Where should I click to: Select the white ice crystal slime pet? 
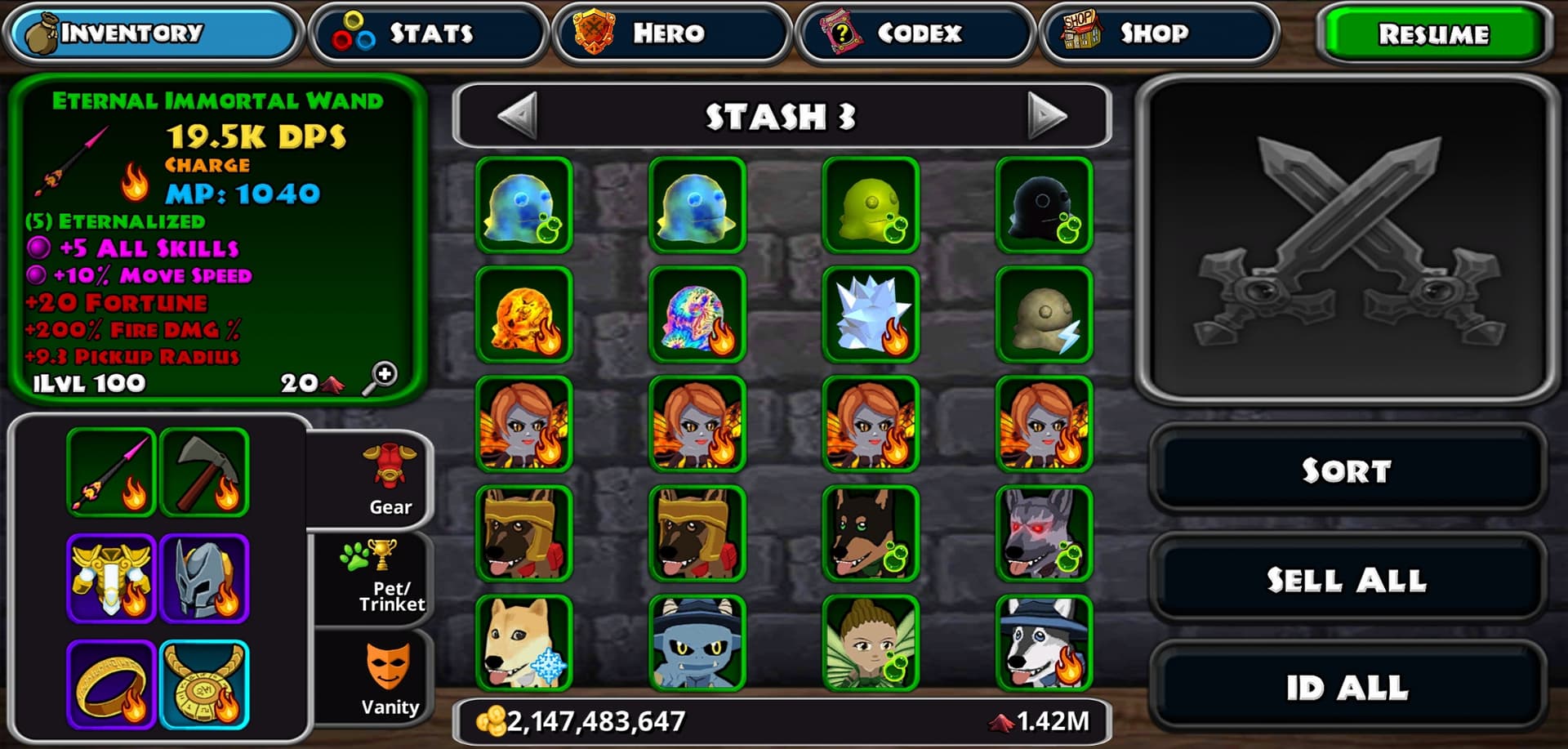click(871, 314)
